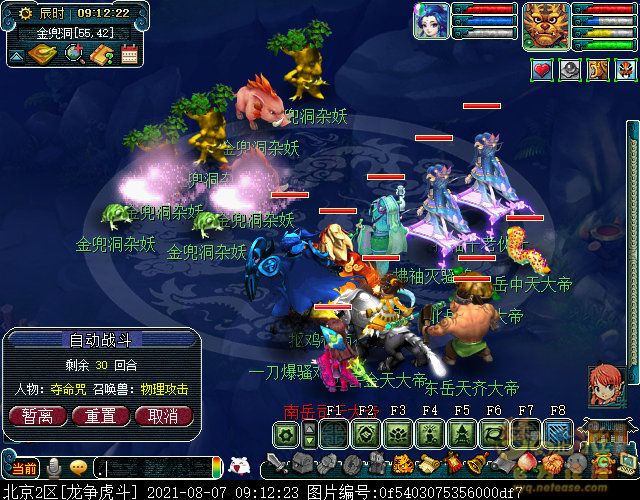This screenshot has width=640, height=500.
Task: Click the 暂离 (temporarily leave) button
Action: coord(31,416)
